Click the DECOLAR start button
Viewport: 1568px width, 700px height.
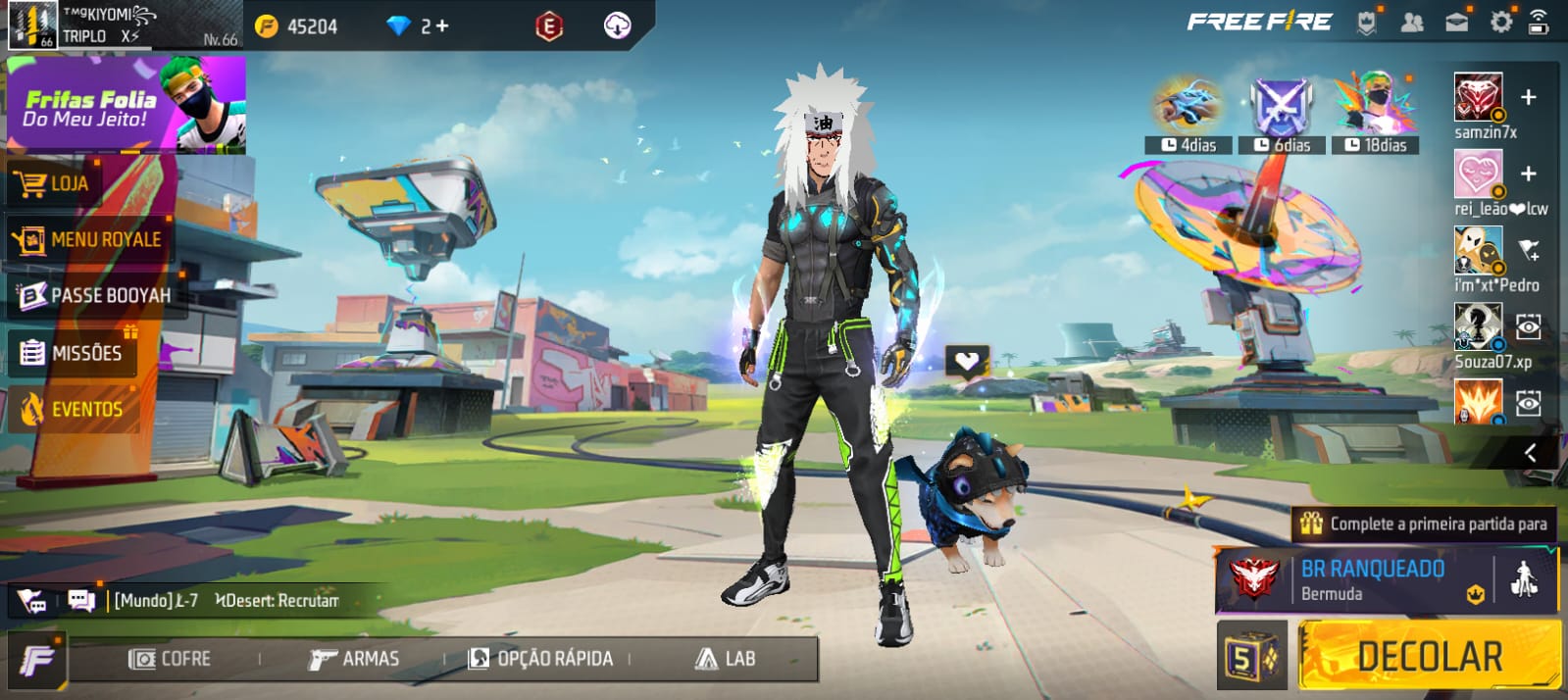point(1428,657)
